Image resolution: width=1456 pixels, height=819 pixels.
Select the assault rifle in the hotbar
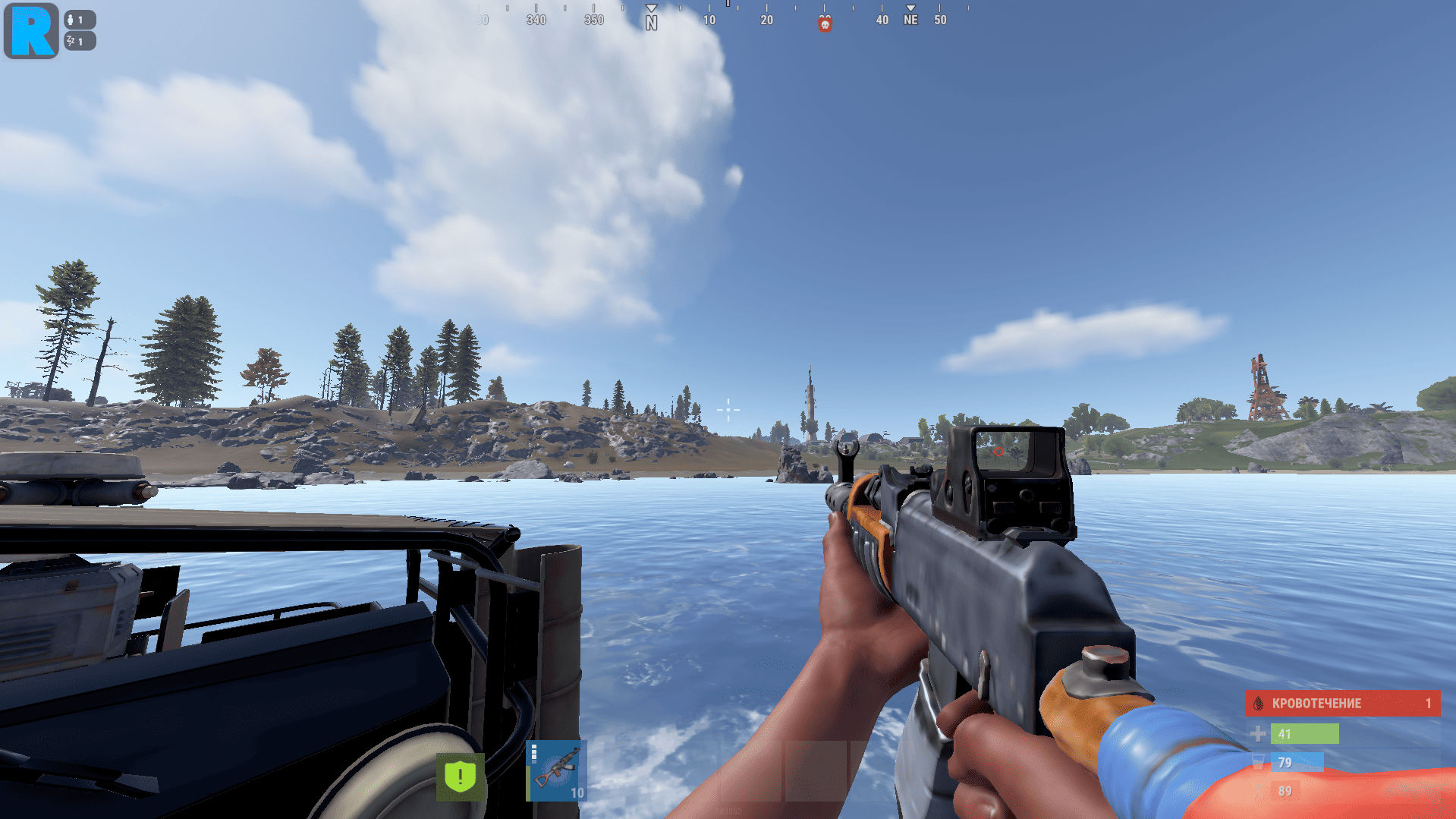[558, 769]
